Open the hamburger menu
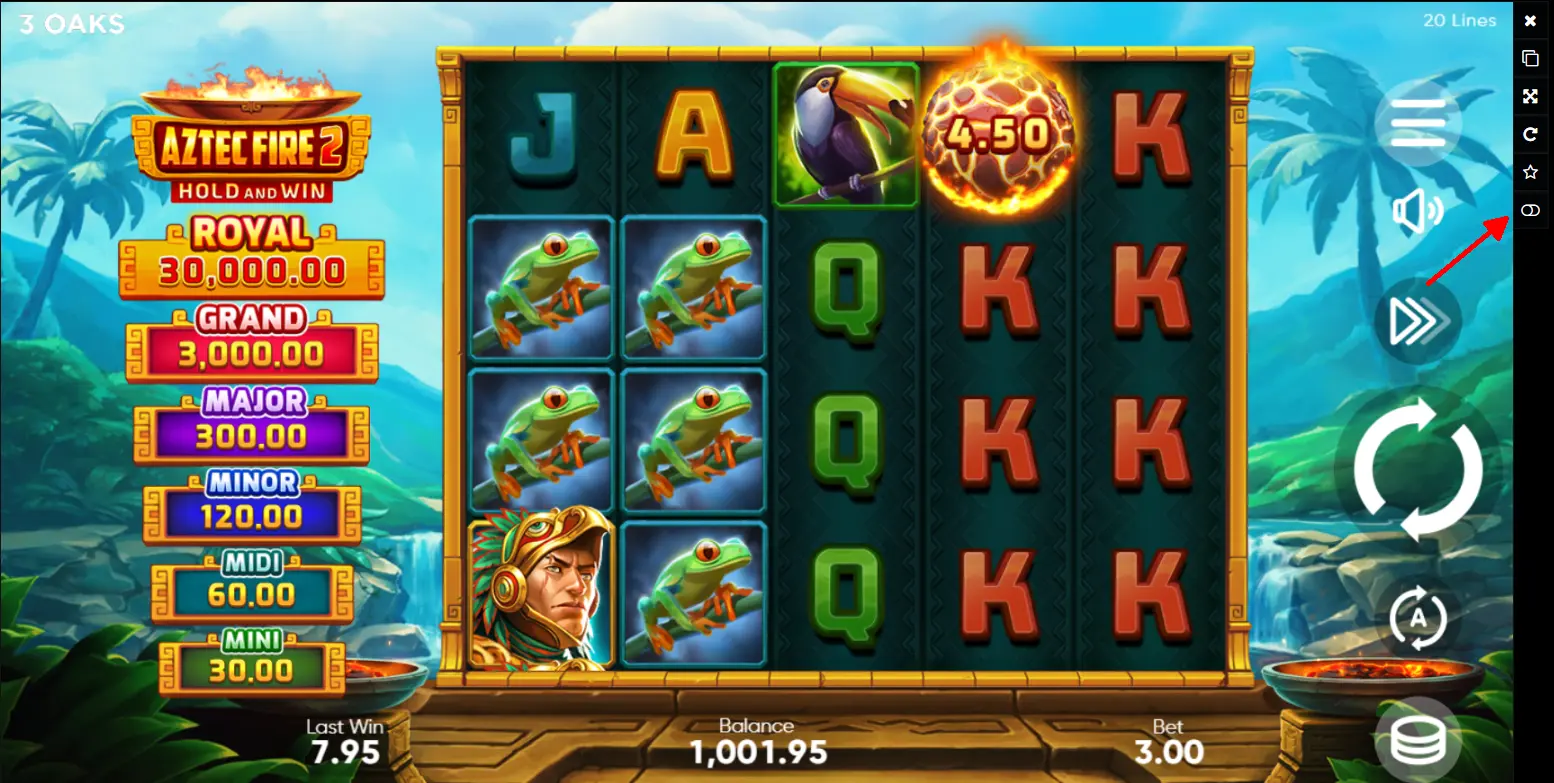This screenshot has width=1554, height=783. [1417, 123]
